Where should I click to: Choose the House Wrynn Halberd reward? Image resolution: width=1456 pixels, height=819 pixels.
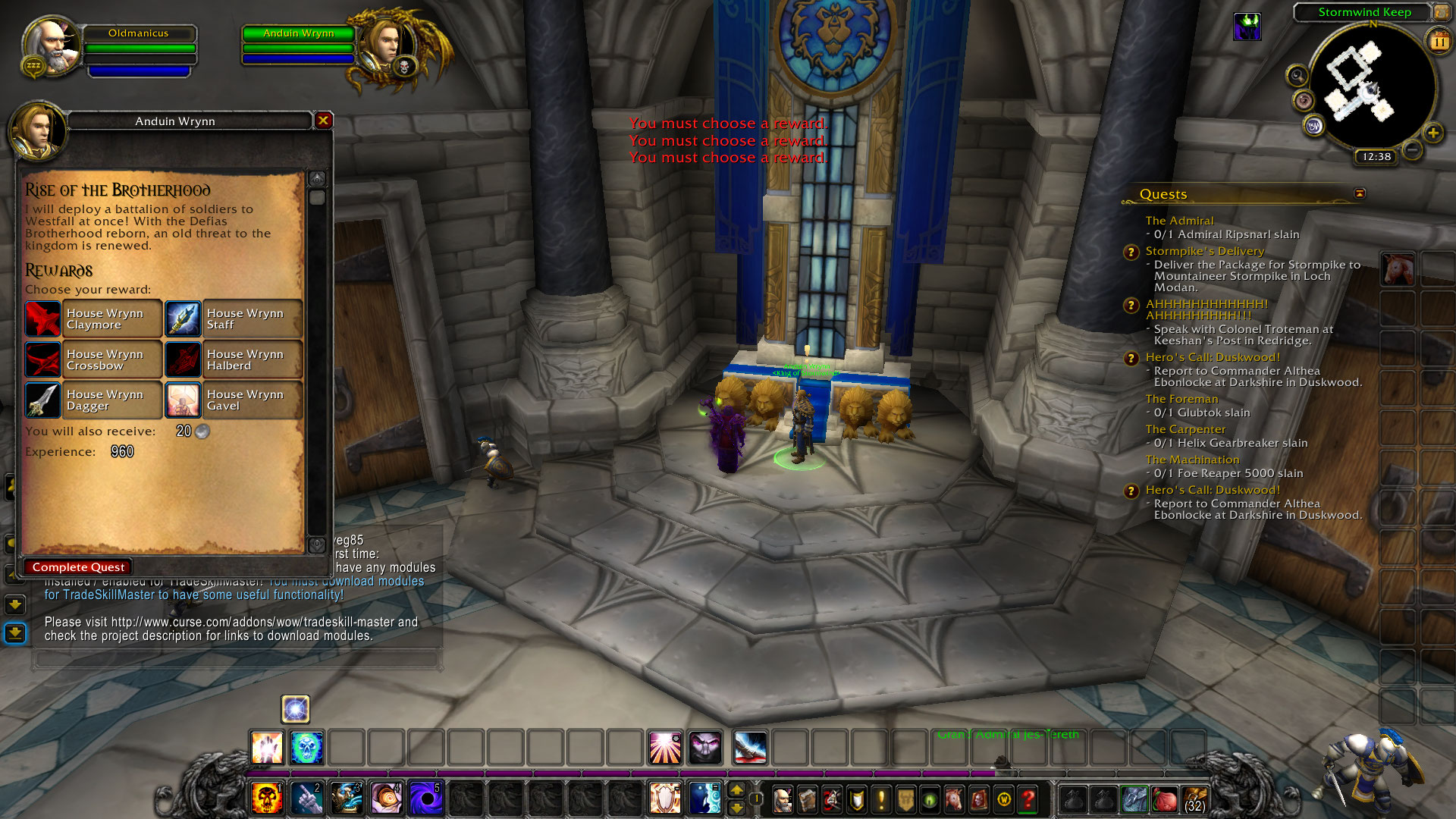click(x=234, y=359)
